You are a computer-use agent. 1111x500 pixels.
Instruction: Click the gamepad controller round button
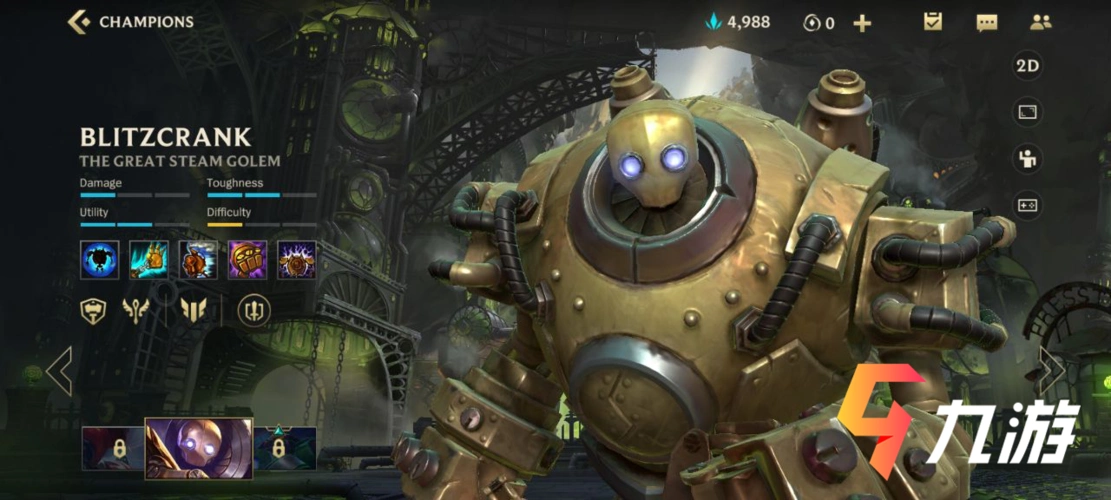point(1028,204)
